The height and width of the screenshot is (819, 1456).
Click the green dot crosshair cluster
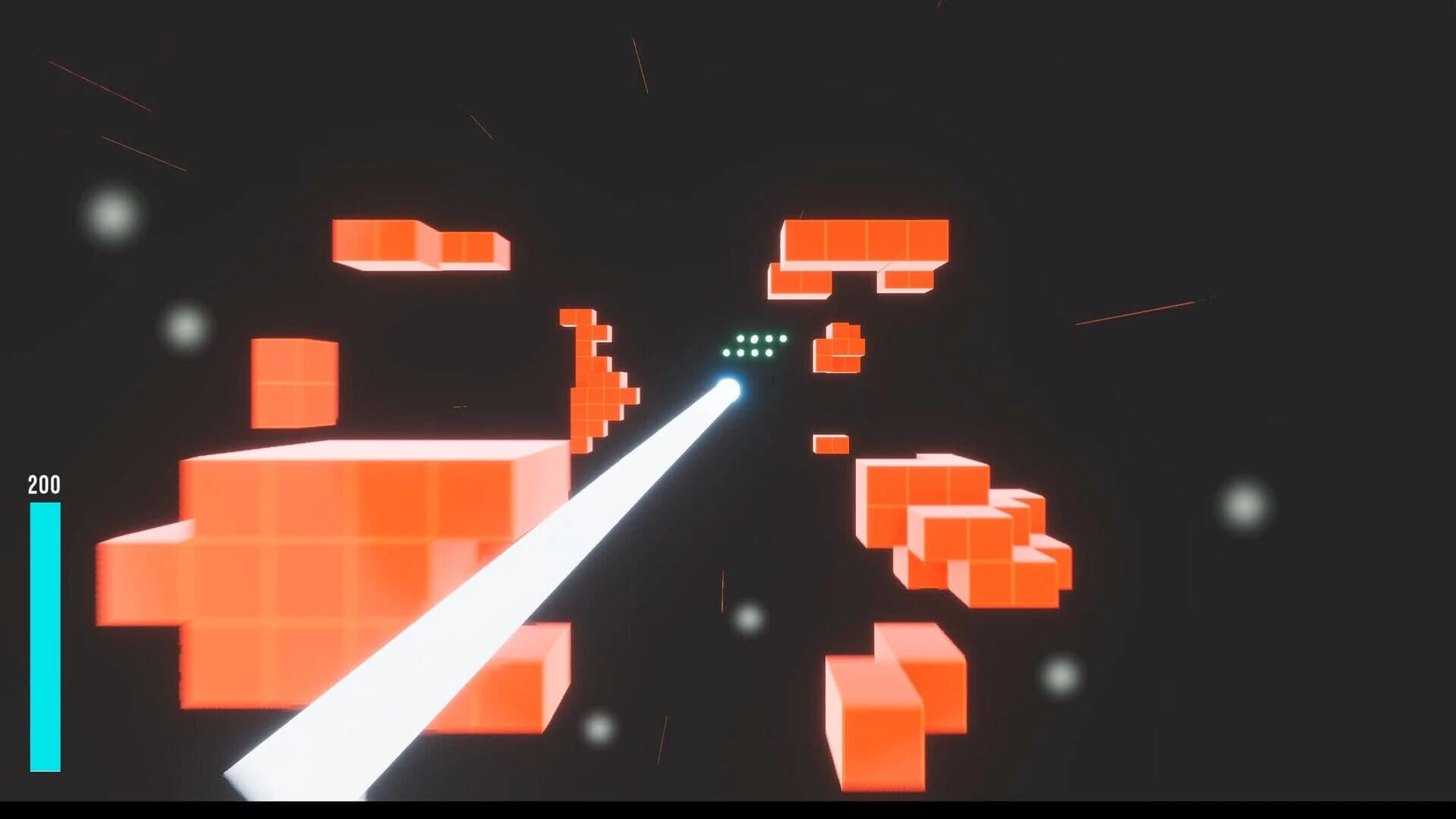(755, 345)
